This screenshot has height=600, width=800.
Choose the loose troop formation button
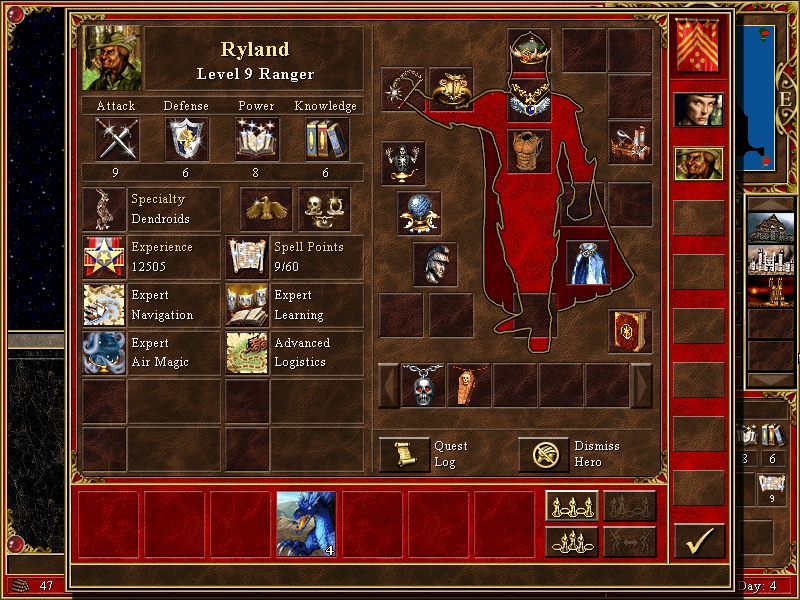click(x=571, y=506)
